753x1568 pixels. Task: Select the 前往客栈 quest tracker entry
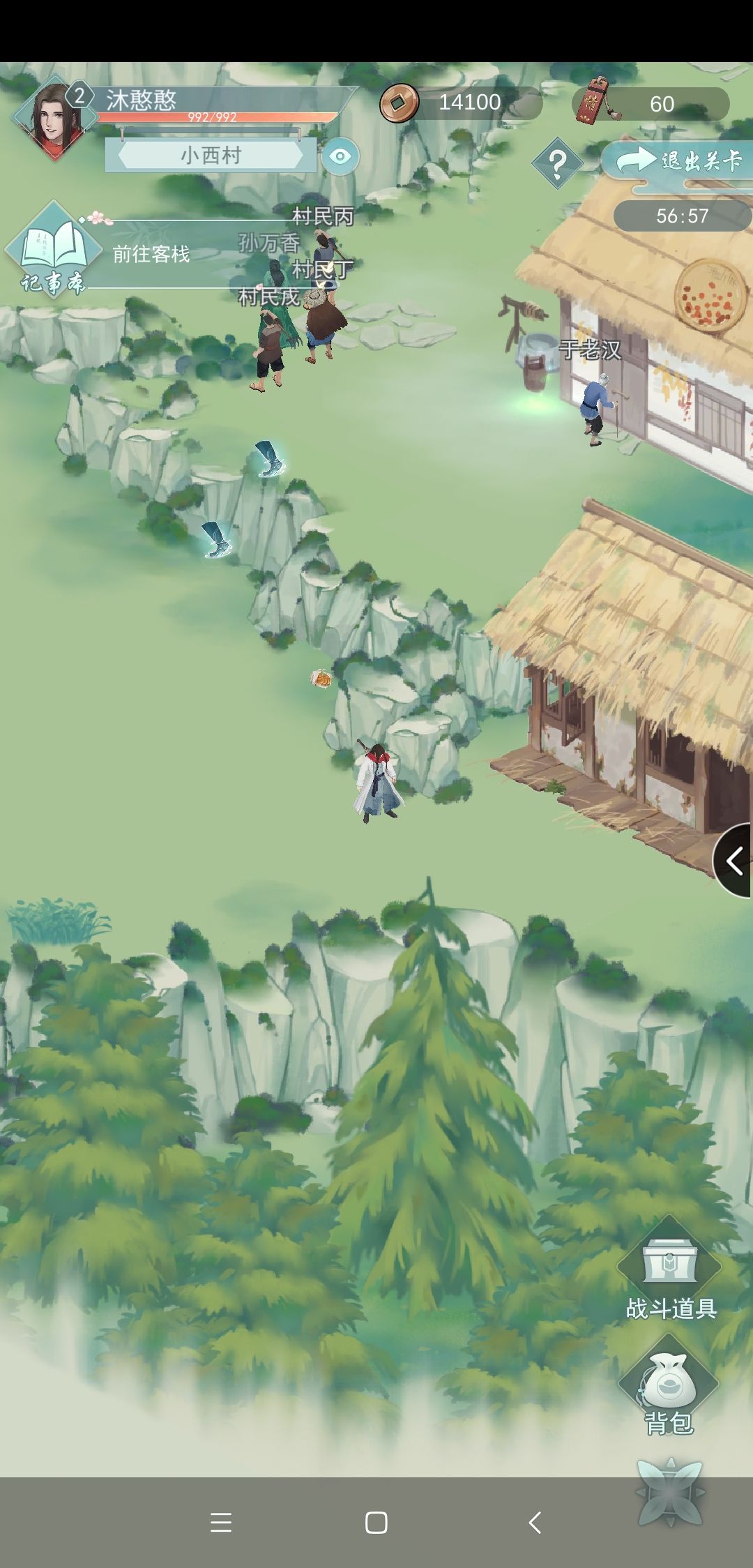click(151, 254)
